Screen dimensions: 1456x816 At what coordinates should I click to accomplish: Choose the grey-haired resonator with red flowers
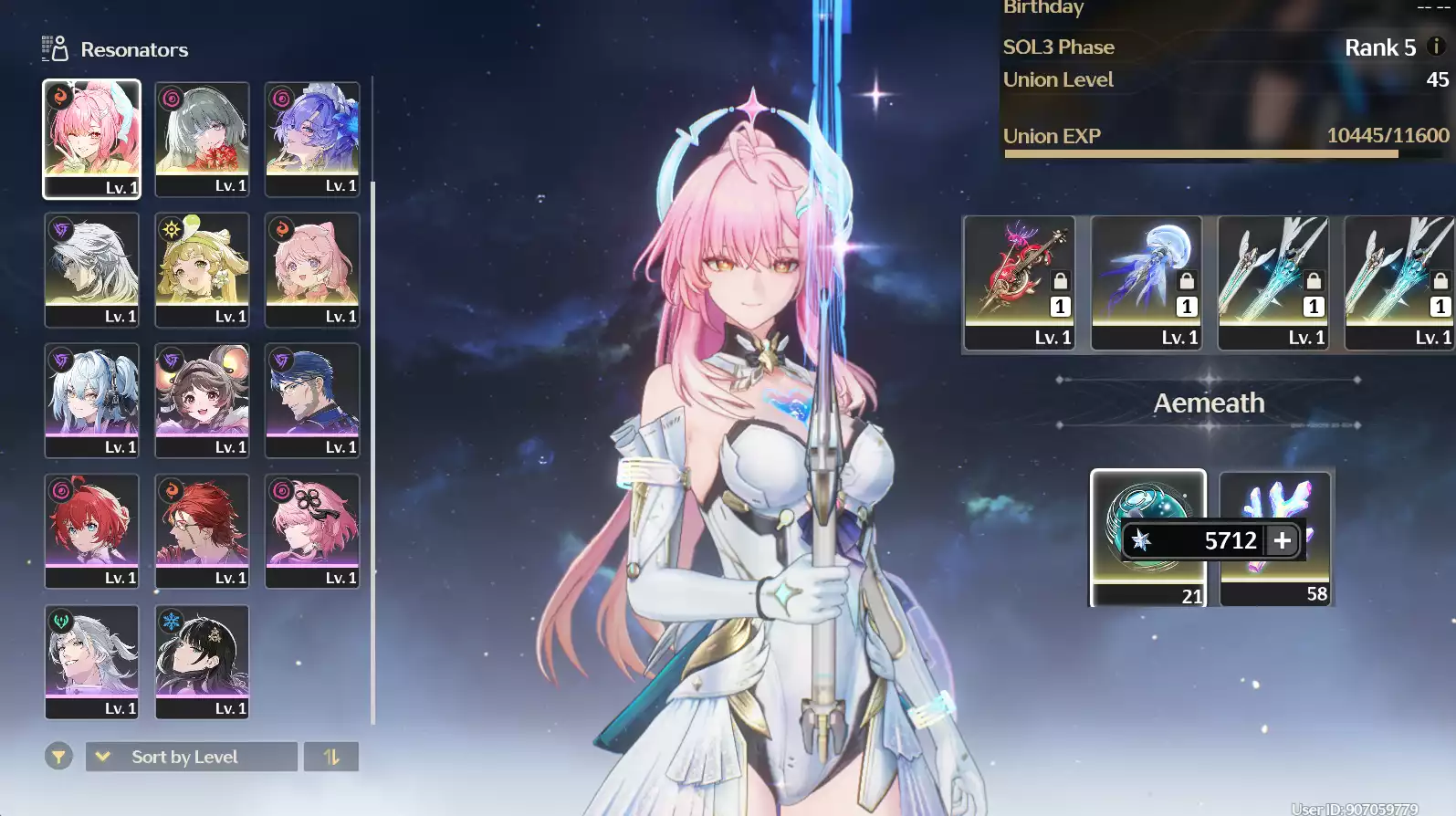coord(202,138)
